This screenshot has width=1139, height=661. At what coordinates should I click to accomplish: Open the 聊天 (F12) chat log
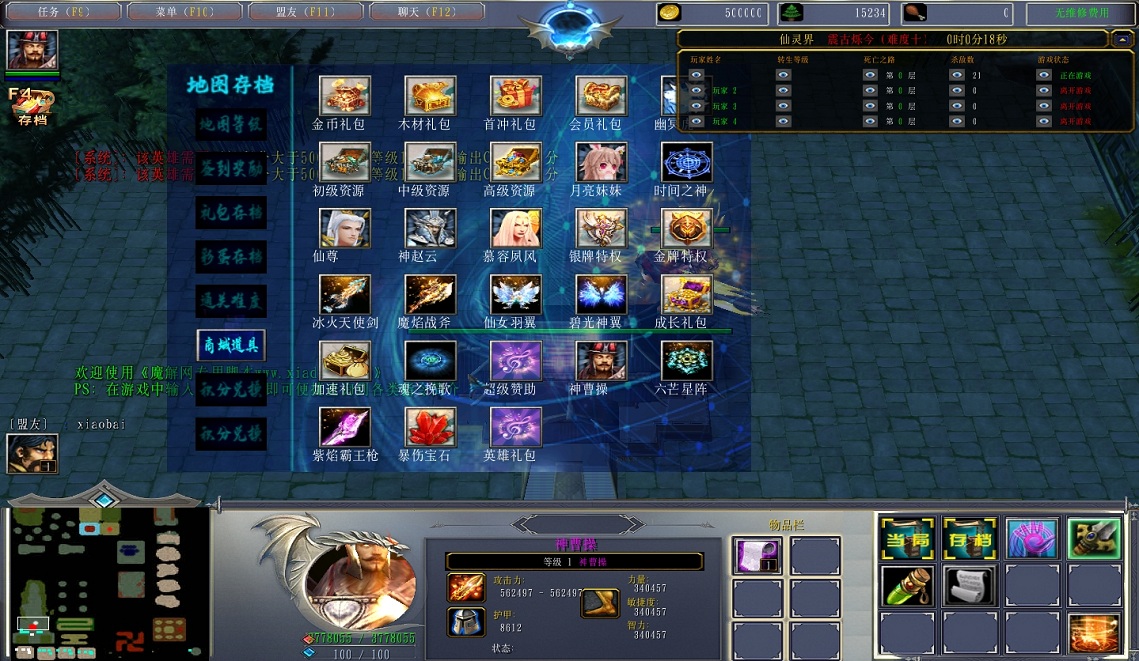click(x=427, y=12)
